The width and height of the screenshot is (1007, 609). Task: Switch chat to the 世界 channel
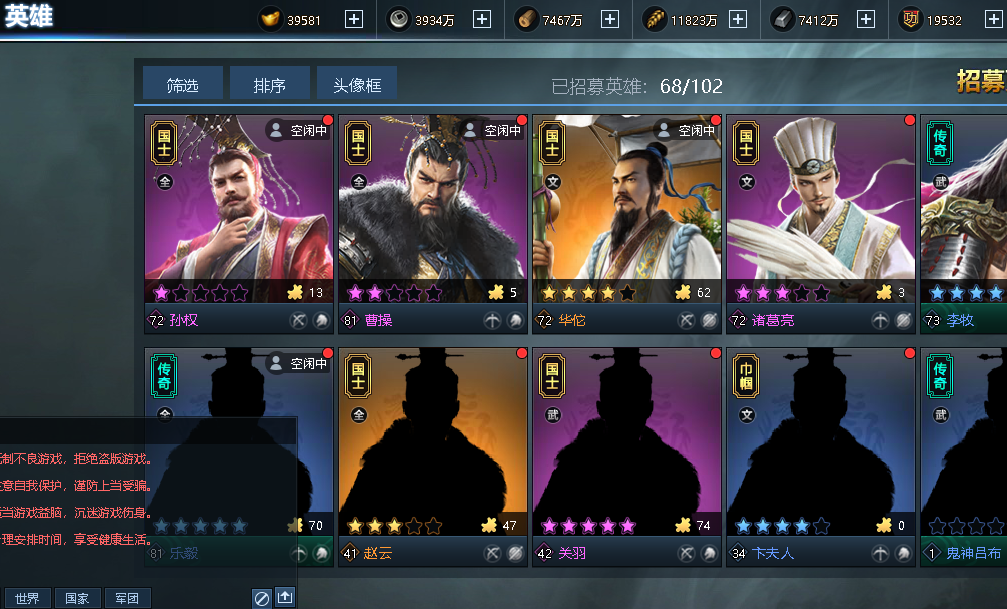pyautogui.click(x=27, y=598)
